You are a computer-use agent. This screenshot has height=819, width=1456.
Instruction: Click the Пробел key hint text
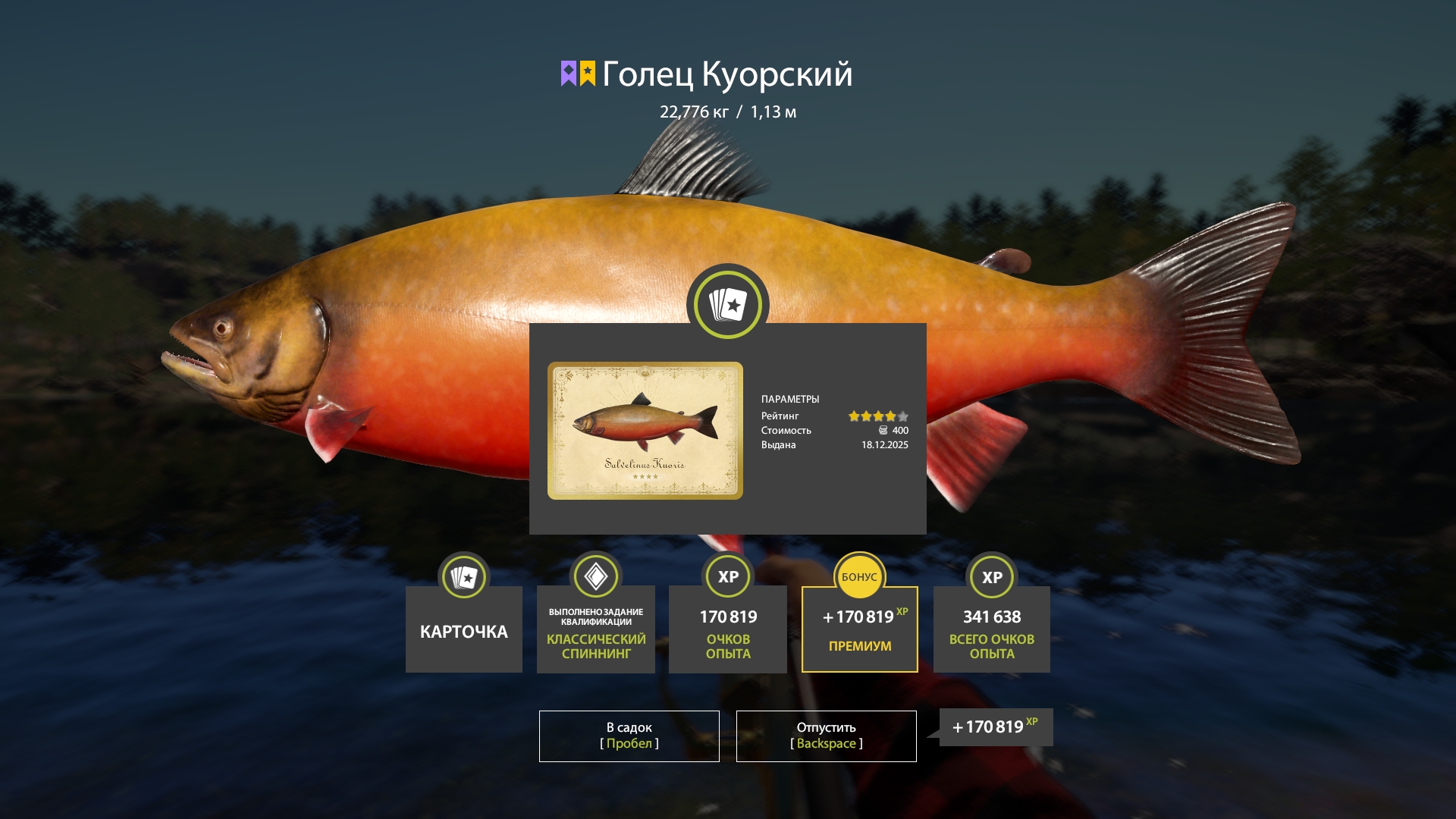click(x=628, y=744)
